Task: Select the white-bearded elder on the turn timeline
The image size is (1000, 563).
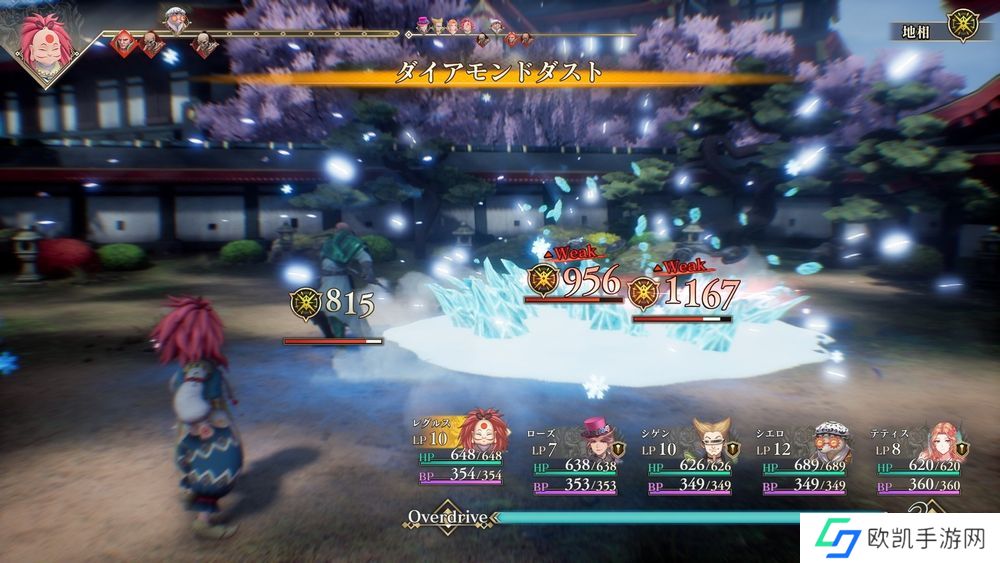Action: [176, 19]
